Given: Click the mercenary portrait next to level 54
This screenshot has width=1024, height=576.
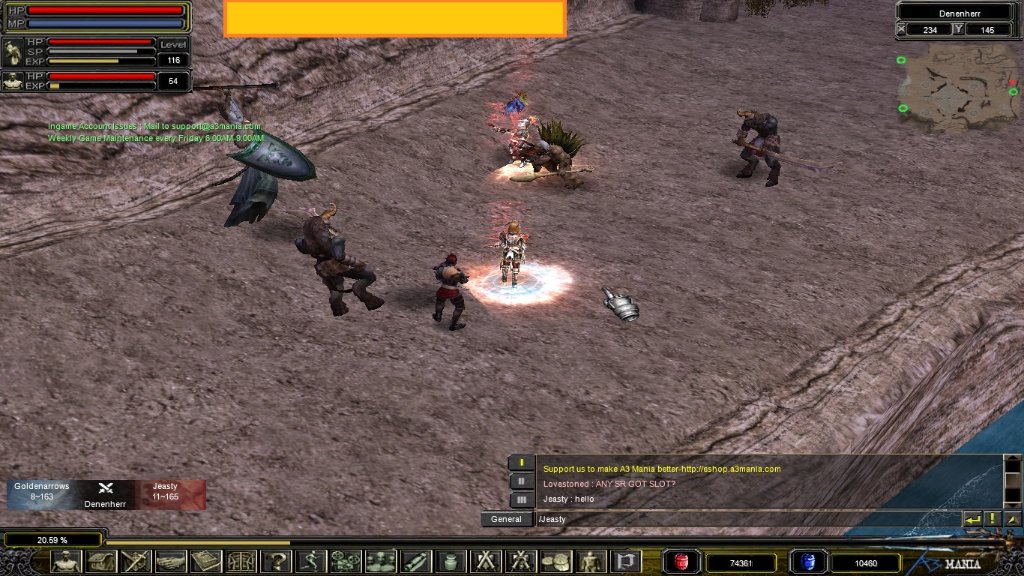Looking at the screenshot, I should 13,81.
